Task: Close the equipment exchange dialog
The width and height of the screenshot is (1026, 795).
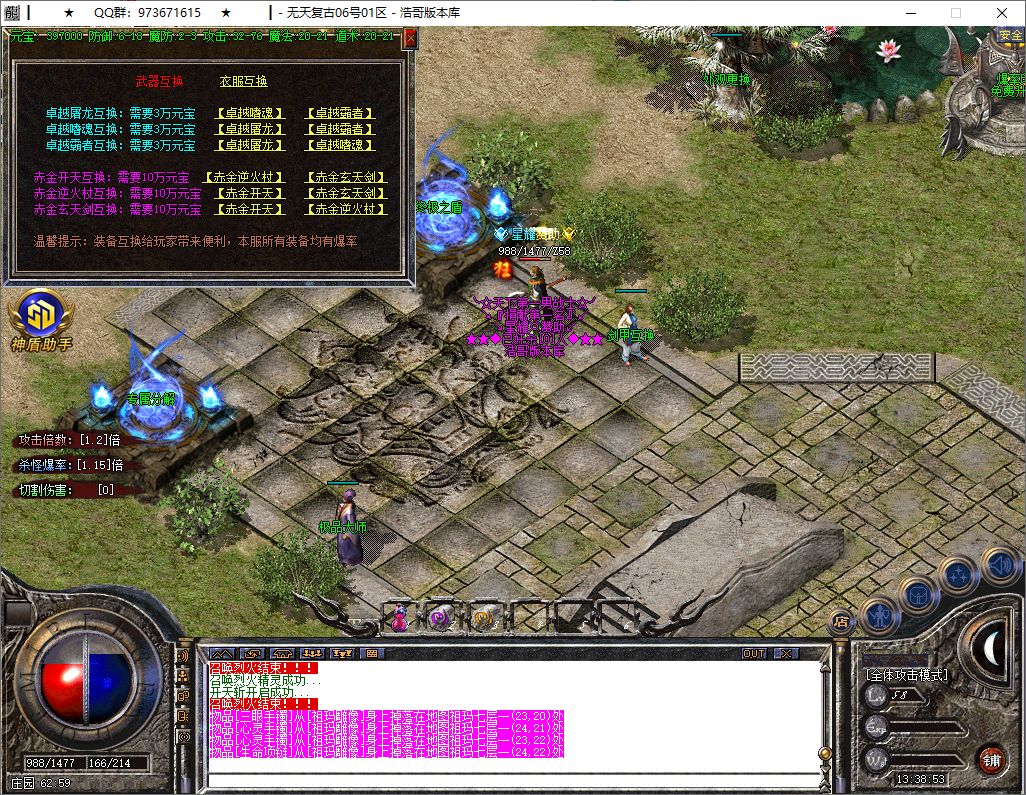Action: click(409, 40)
